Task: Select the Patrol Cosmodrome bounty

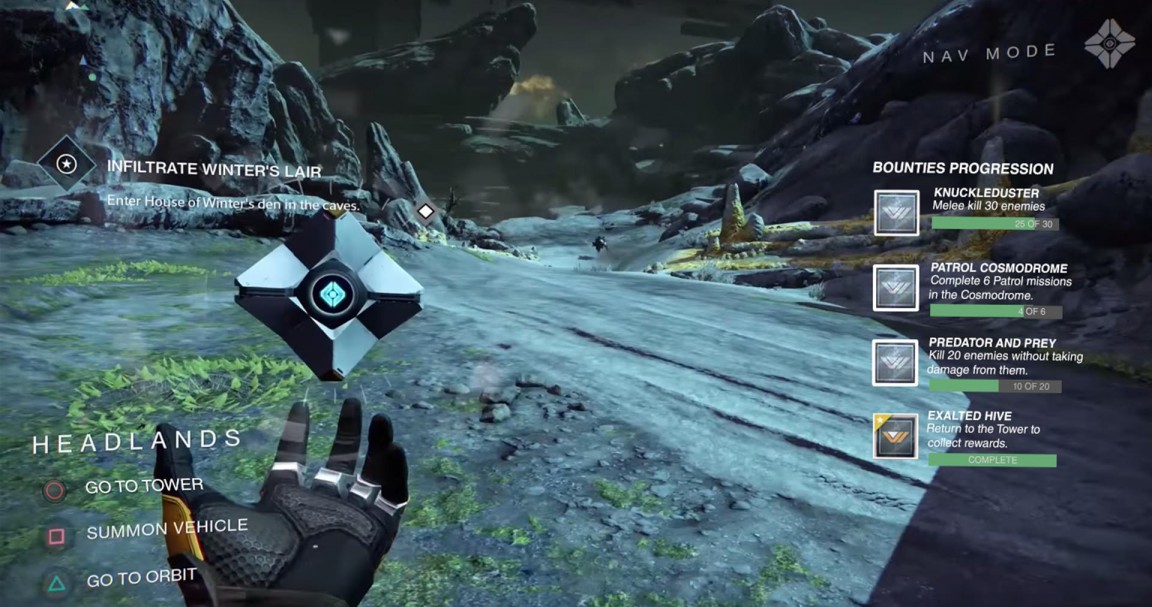Action: [896, 288]
